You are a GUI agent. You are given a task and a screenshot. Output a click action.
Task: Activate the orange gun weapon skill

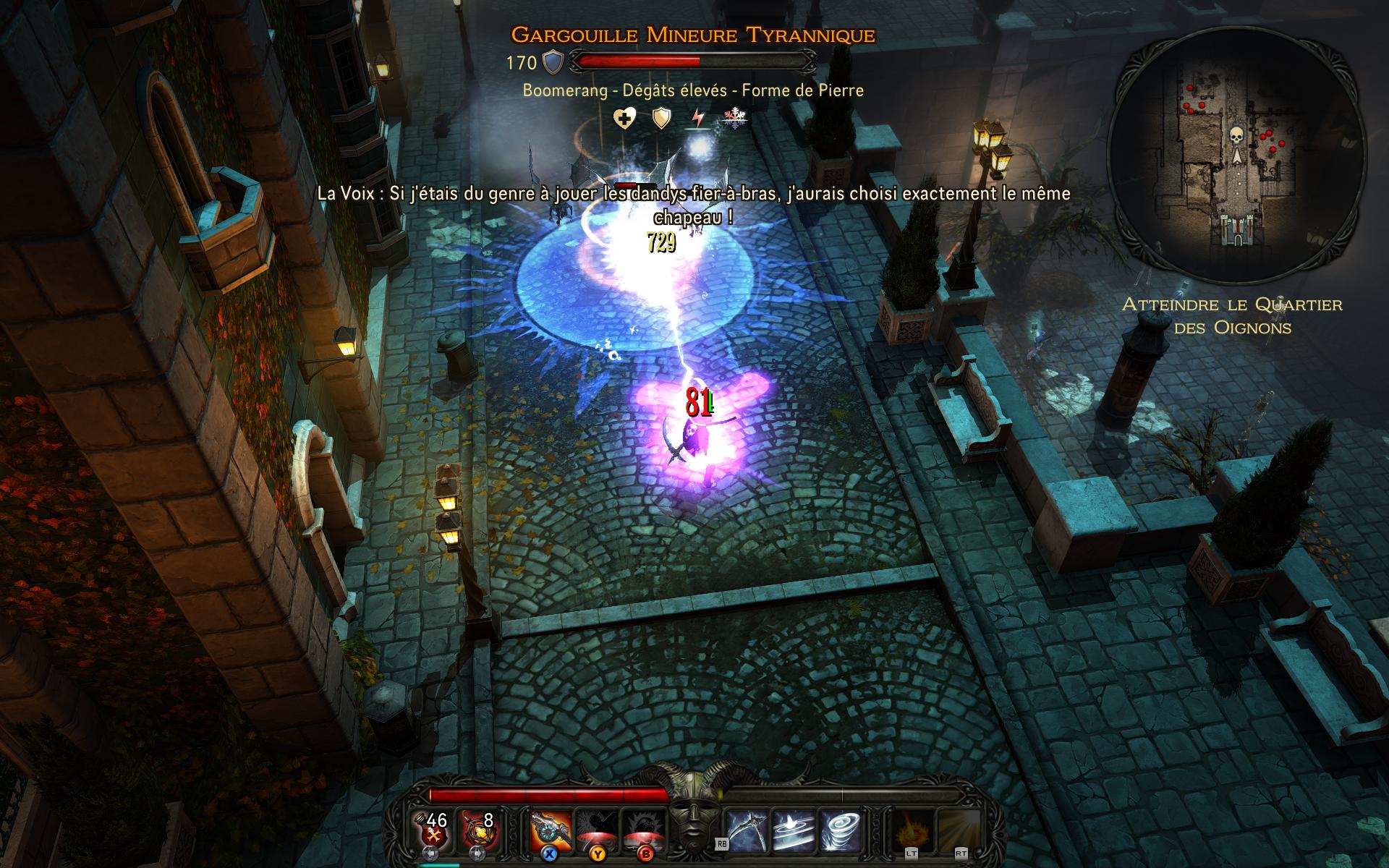(x=550, y=830)
